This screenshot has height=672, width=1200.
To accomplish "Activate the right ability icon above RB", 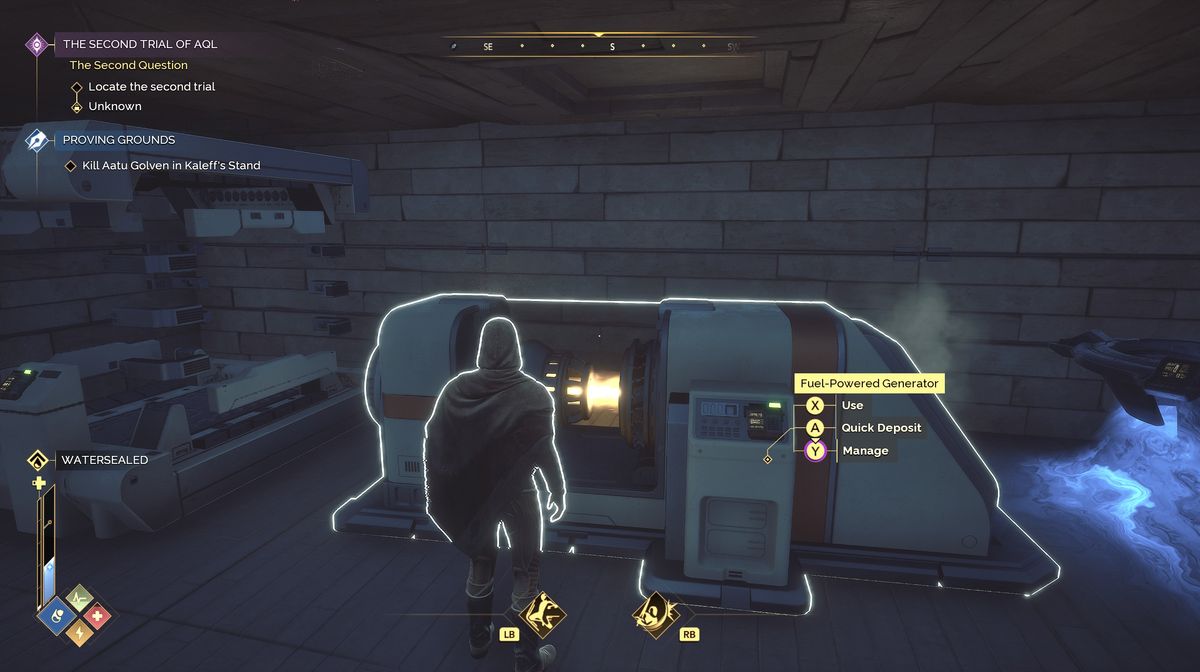I will pyautogui.click(x=656, y=611).
